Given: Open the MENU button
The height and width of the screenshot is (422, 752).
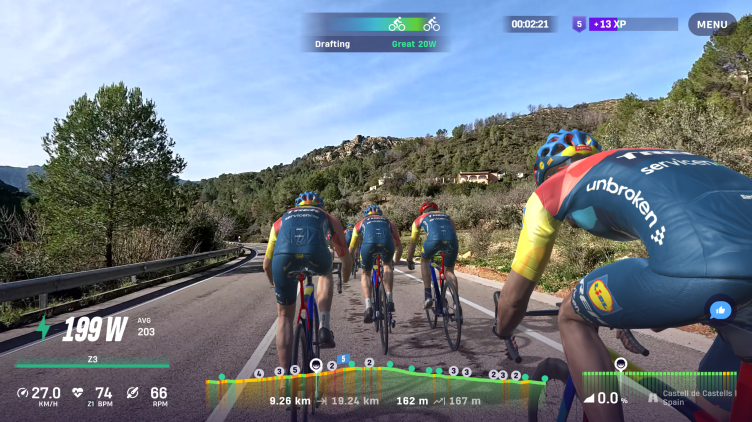Looking at the screenshot, I should [x=712, y=25].
